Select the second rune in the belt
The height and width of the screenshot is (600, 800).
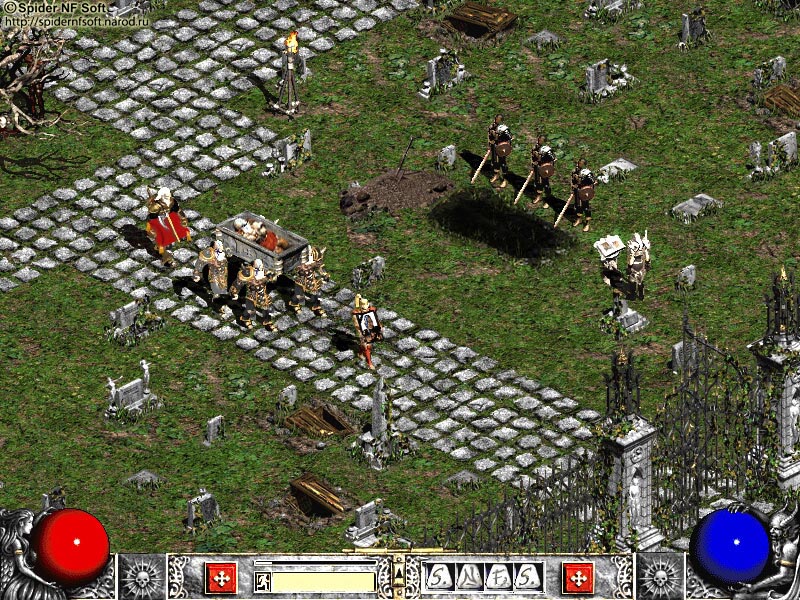point(468,576)
